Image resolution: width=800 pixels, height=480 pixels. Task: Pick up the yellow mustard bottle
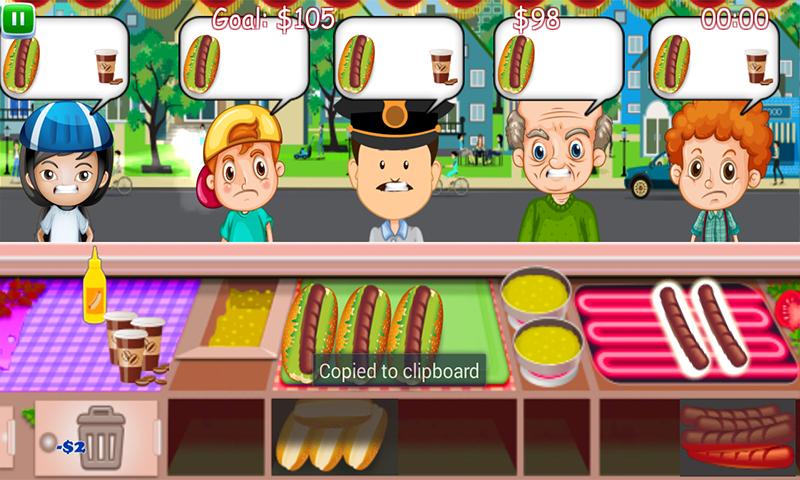(x=94, y=288)
